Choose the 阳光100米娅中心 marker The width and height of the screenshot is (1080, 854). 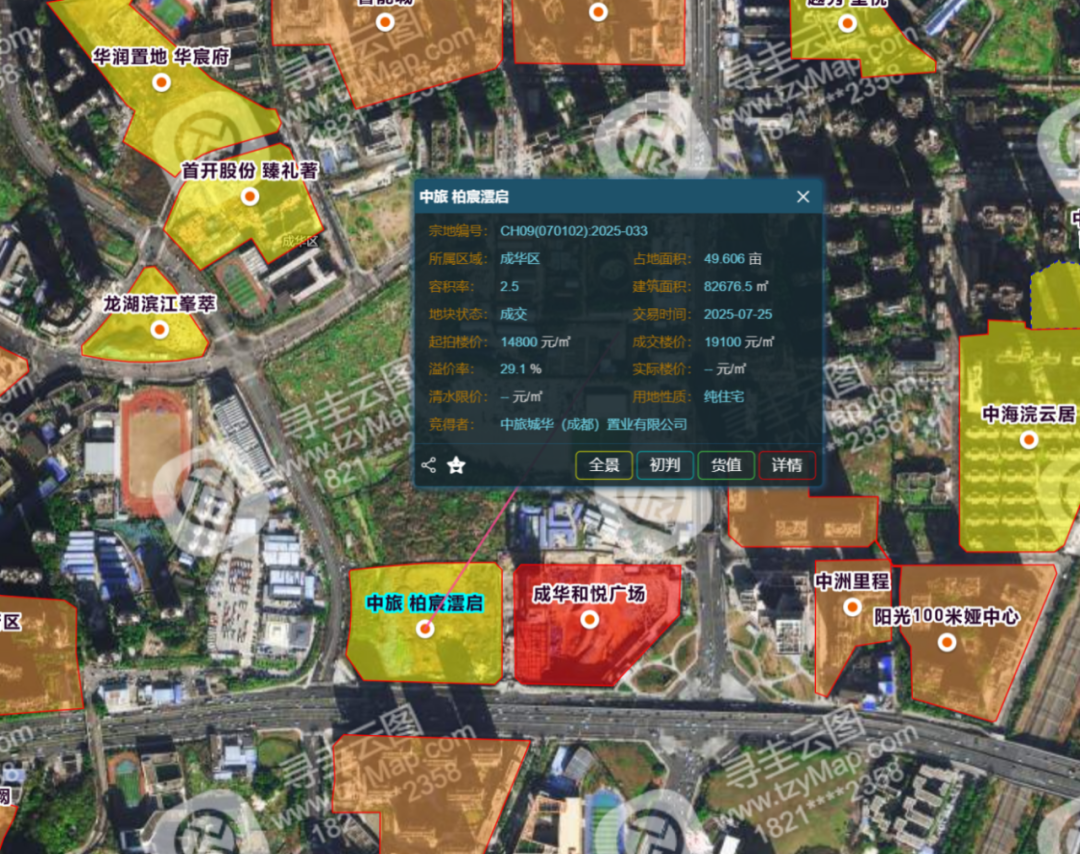click(x=946, y=642)
